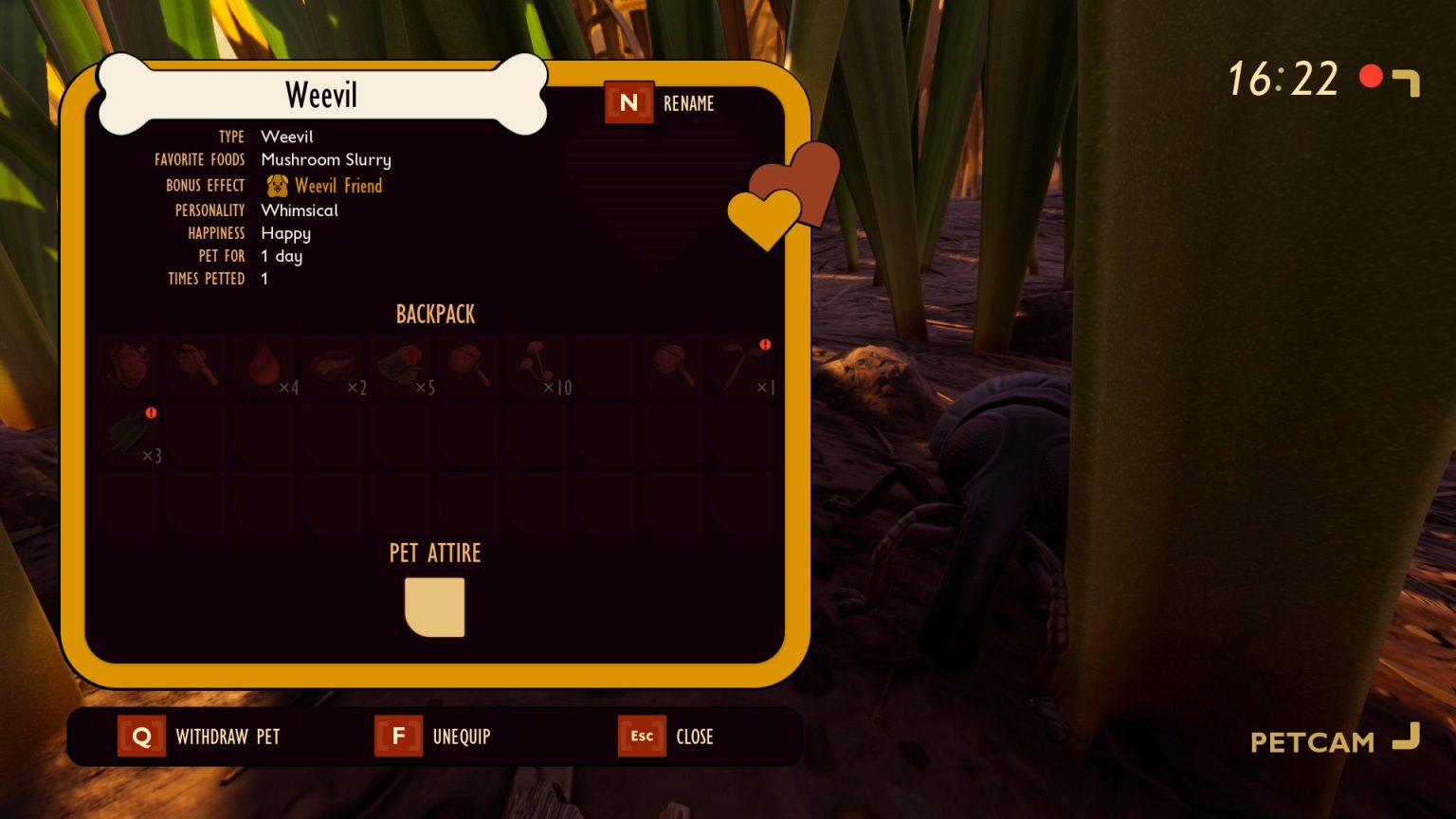Click the N keybind icon next to Rename

tap(628, 102)
